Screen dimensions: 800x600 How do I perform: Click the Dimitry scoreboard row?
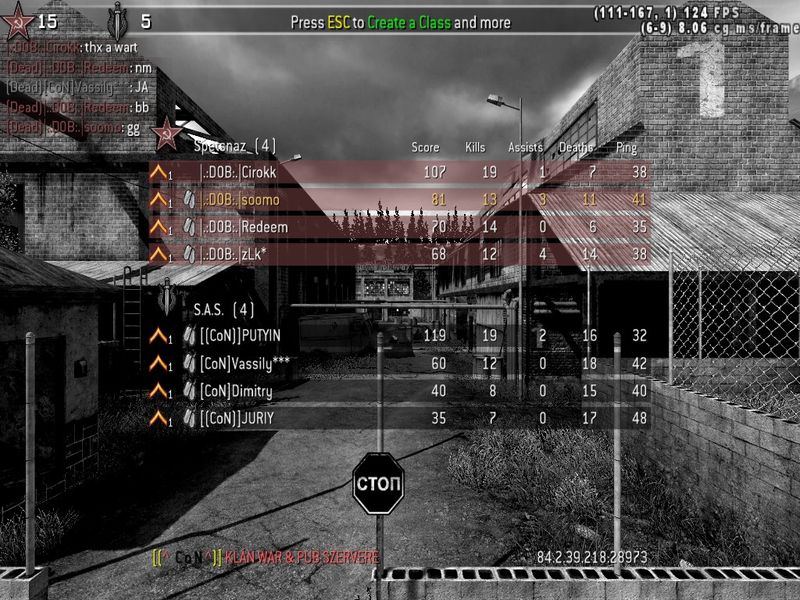[400, 391]
